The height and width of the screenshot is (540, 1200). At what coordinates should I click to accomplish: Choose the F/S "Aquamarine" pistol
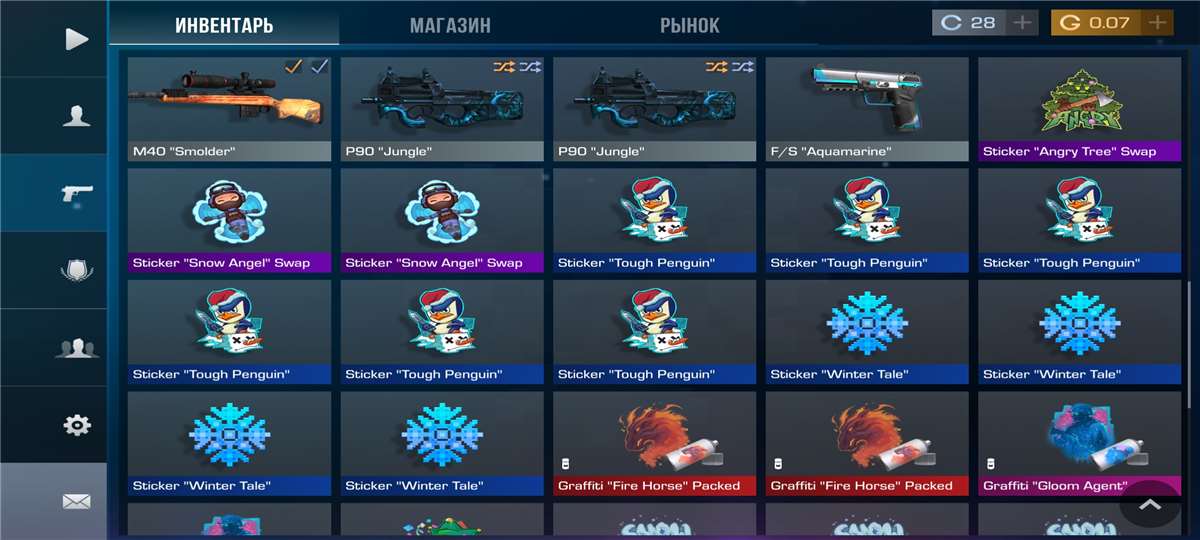pyautogui.click(x=867, y=108)
